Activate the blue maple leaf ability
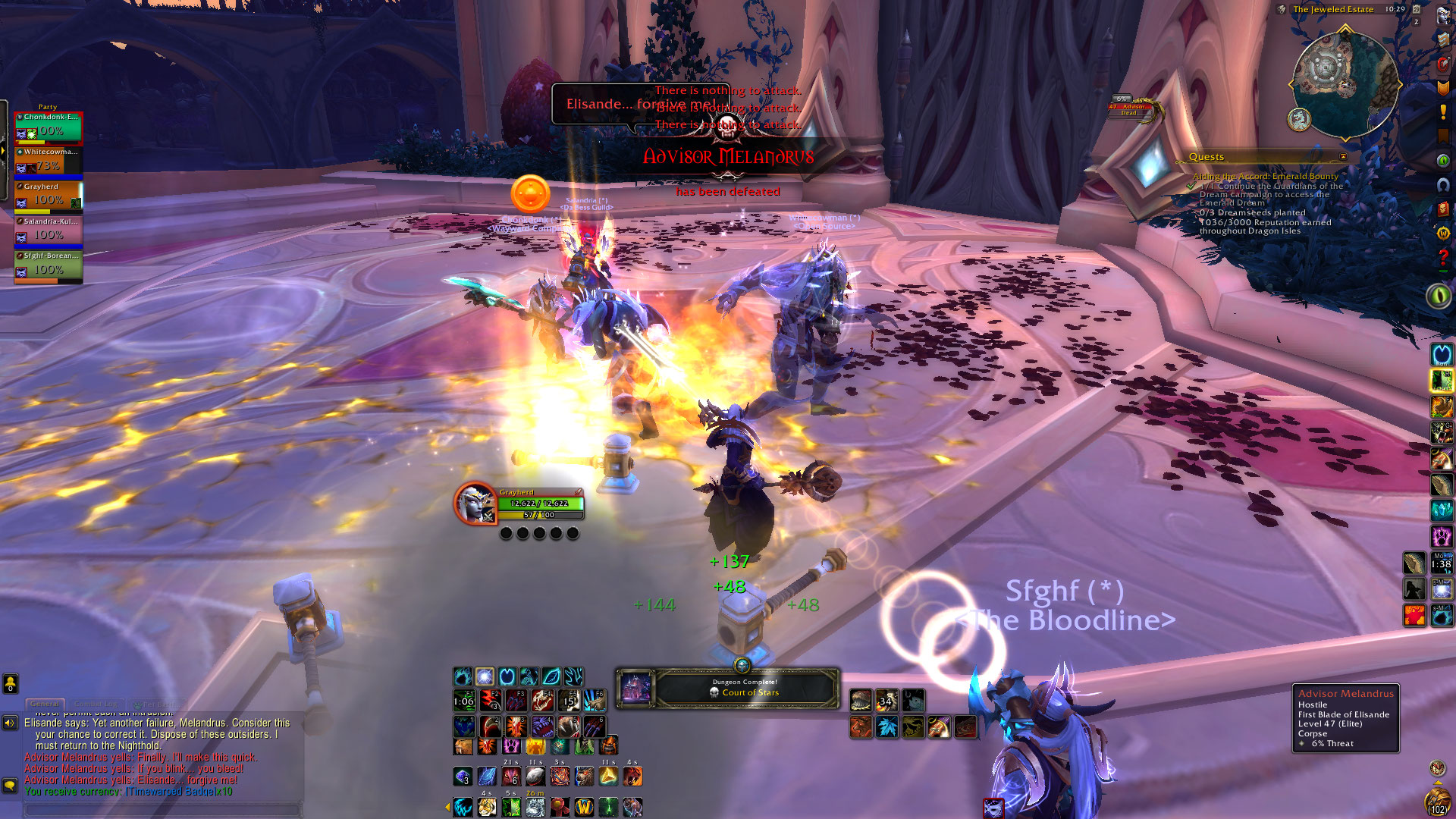Image resolution: width=1456 pixels, height=819 pixels. [x=886, y=728]
